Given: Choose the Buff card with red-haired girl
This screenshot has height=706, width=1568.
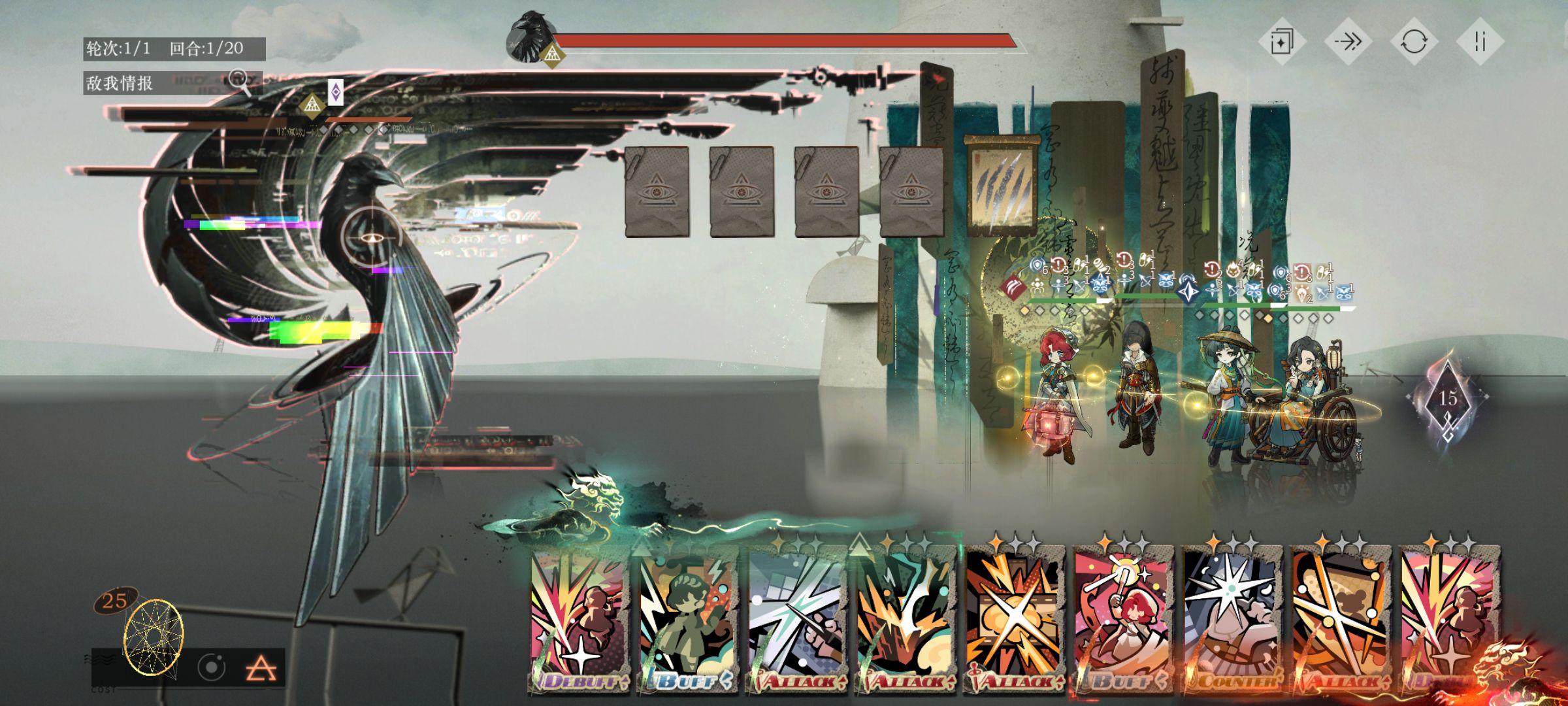Looking at the screenshot, I should tap(1123, 621).
